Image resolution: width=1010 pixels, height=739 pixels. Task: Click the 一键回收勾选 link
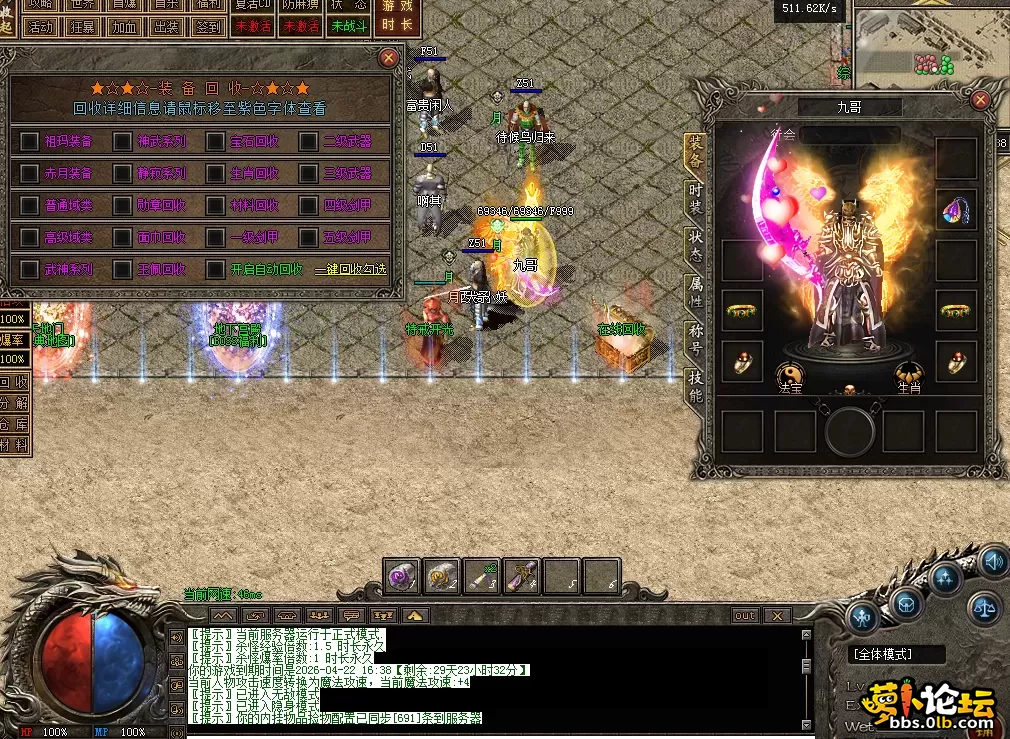click(x=350, y=270)
